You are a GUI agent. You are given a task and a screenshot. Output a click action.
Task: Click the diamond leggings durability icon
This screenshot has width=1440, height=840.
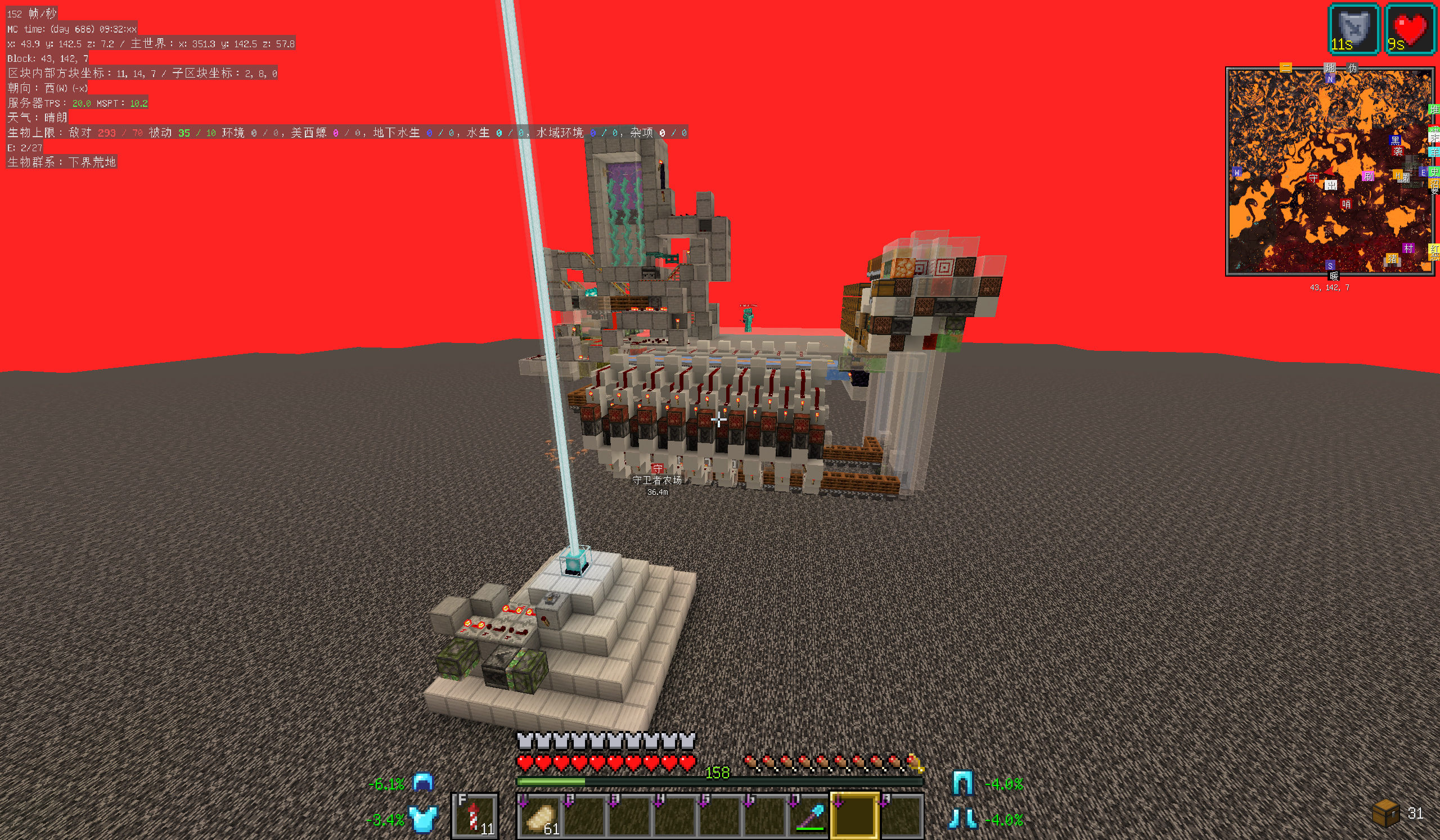click(x=963, y=783)
